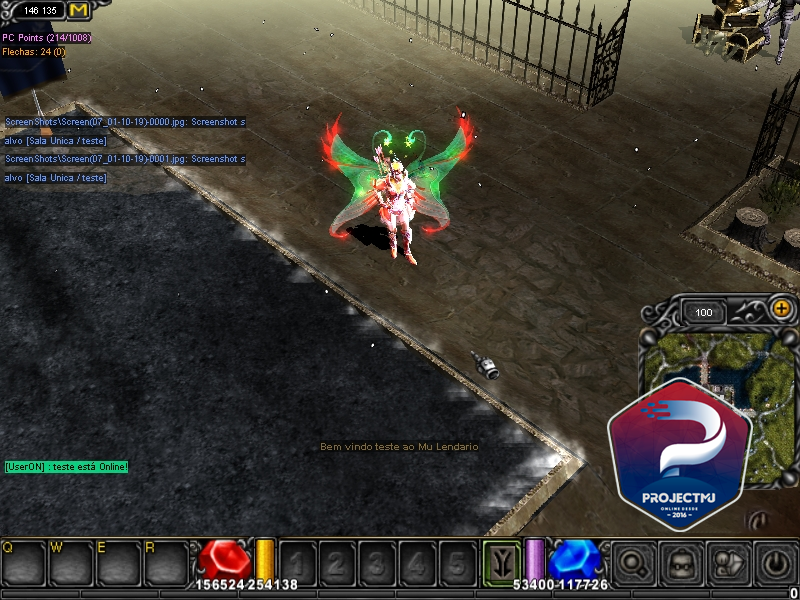Choose skill slot number 5
The height and width of the screenshot is (600, 800).
(x=457, y=563)
